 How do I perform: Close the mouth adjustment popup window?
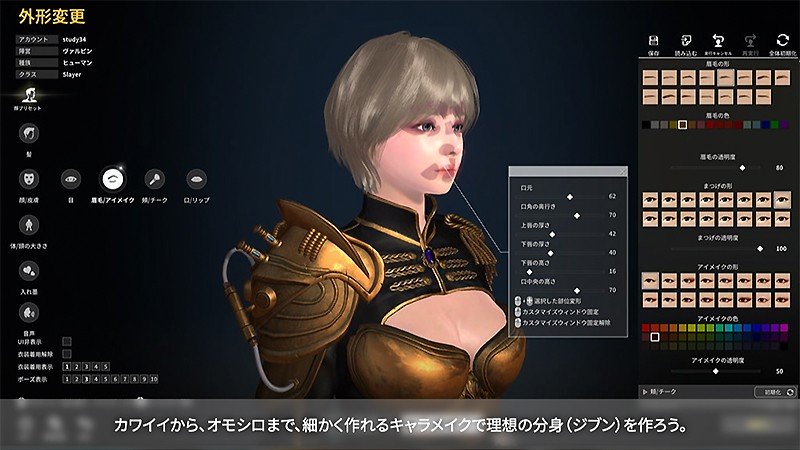click(x=622, y=172)
